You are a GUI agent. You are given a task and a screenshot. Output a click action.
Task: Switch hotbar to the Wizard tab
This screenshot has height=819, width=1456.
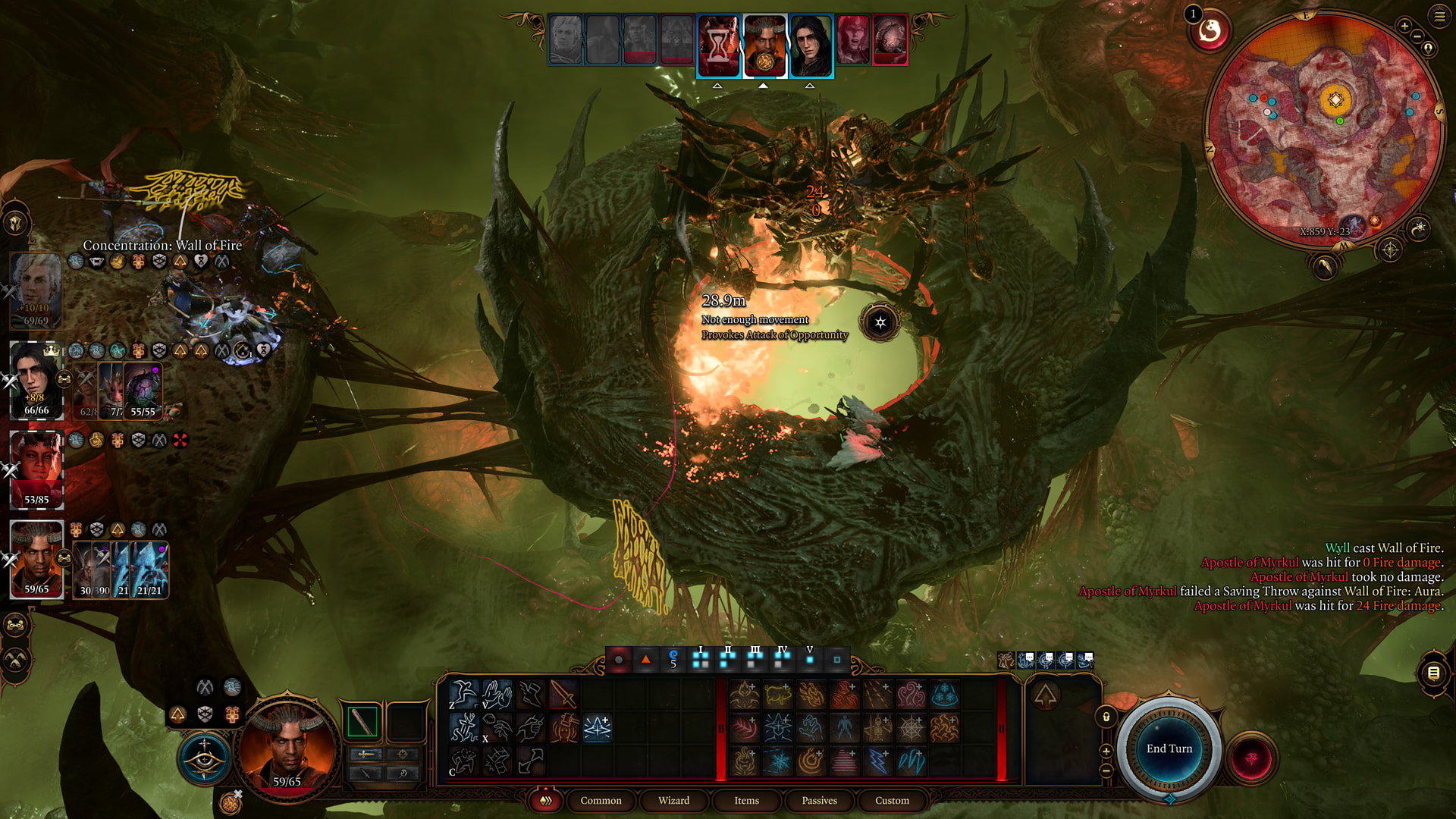click(x=673, y=800)
